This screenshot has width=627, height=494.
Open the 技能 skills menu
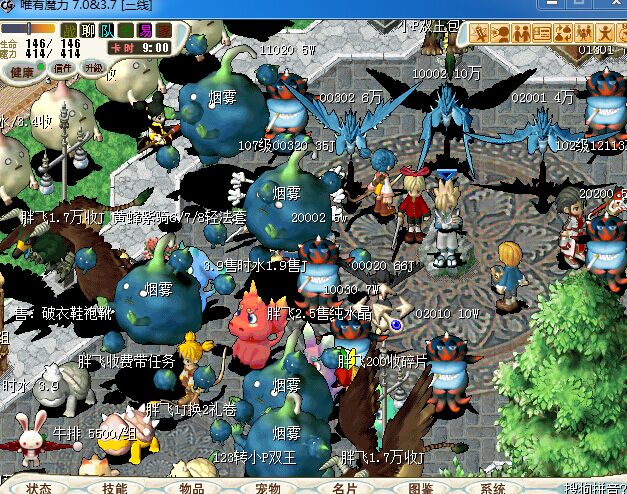[114, 488]
